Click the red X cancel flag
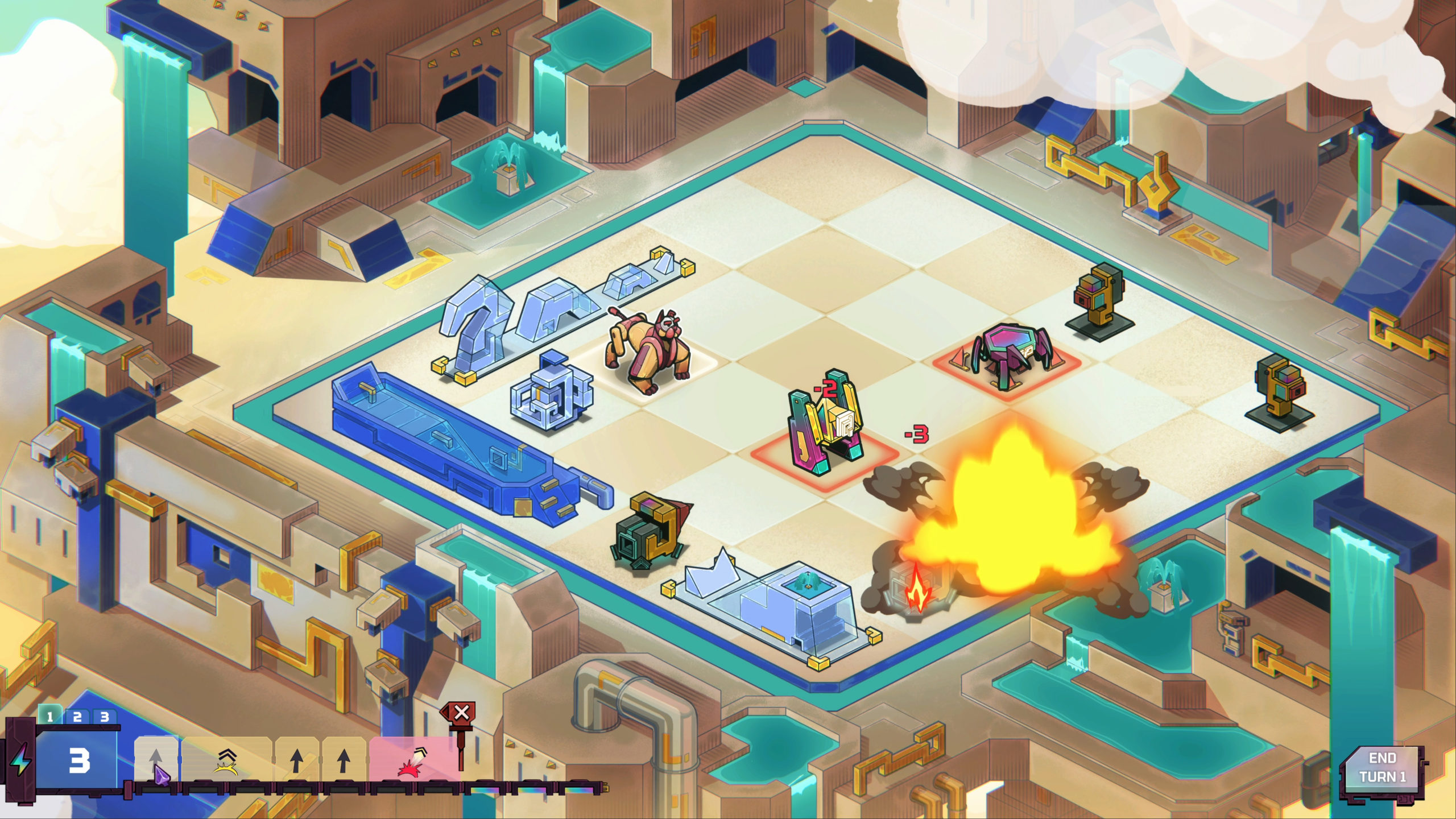Viewport: 1456px width, 819px height. tap(461, 712)
